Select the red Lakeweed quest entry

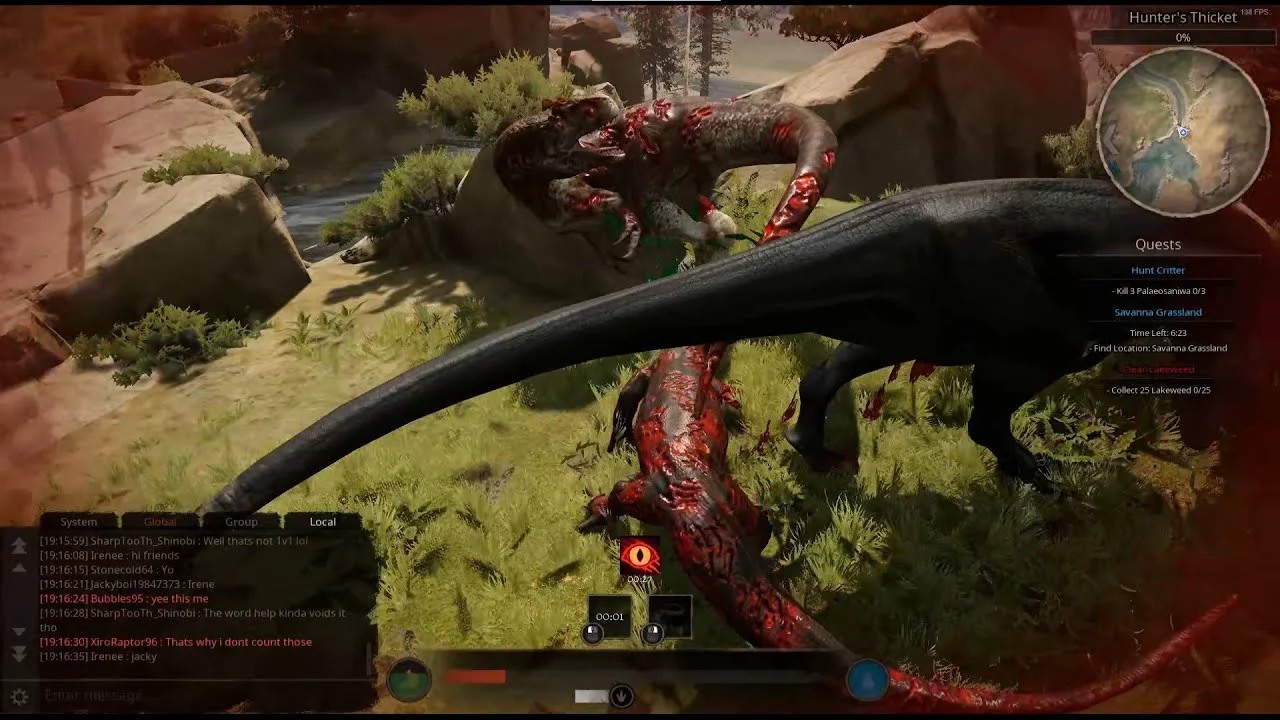pos(1158,369)
